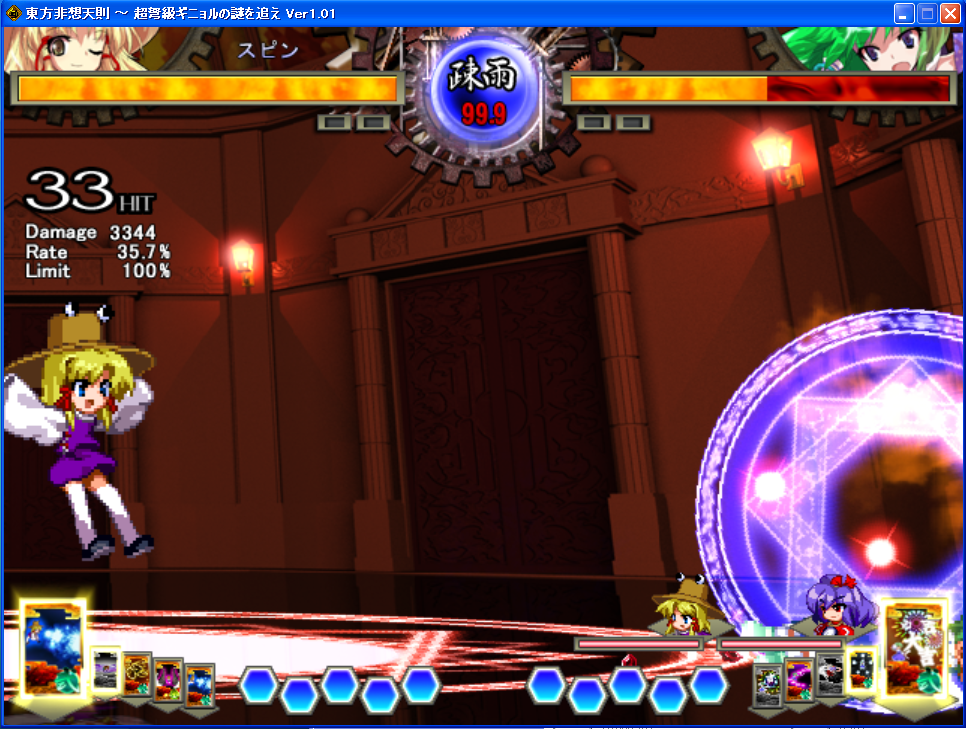Choose the purple swirl card in right hand

pos(798,680)
